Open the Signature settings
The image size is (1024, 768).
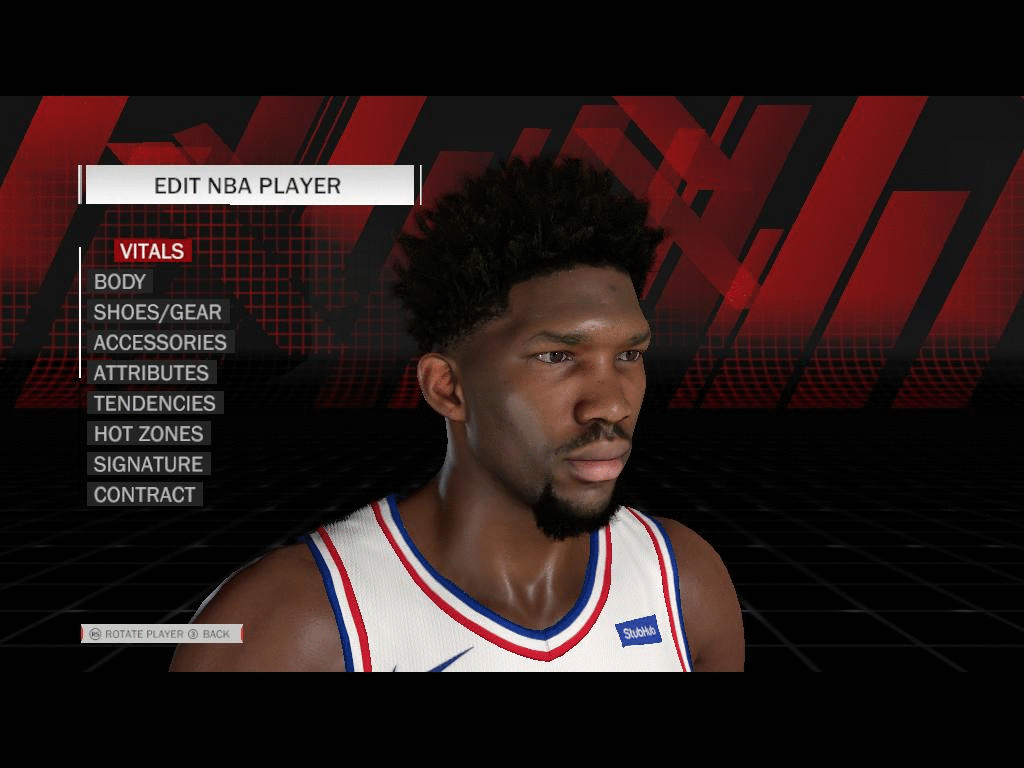coord(148,464)
